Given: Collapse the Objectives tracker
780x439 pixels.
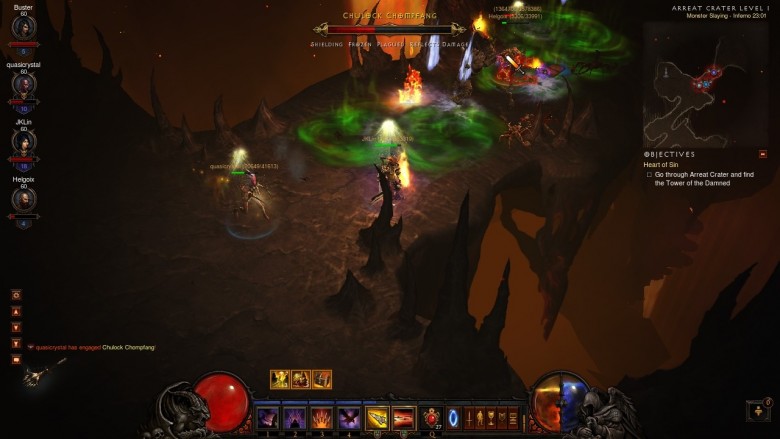Looking at the screenshot, I should [763, 154].
